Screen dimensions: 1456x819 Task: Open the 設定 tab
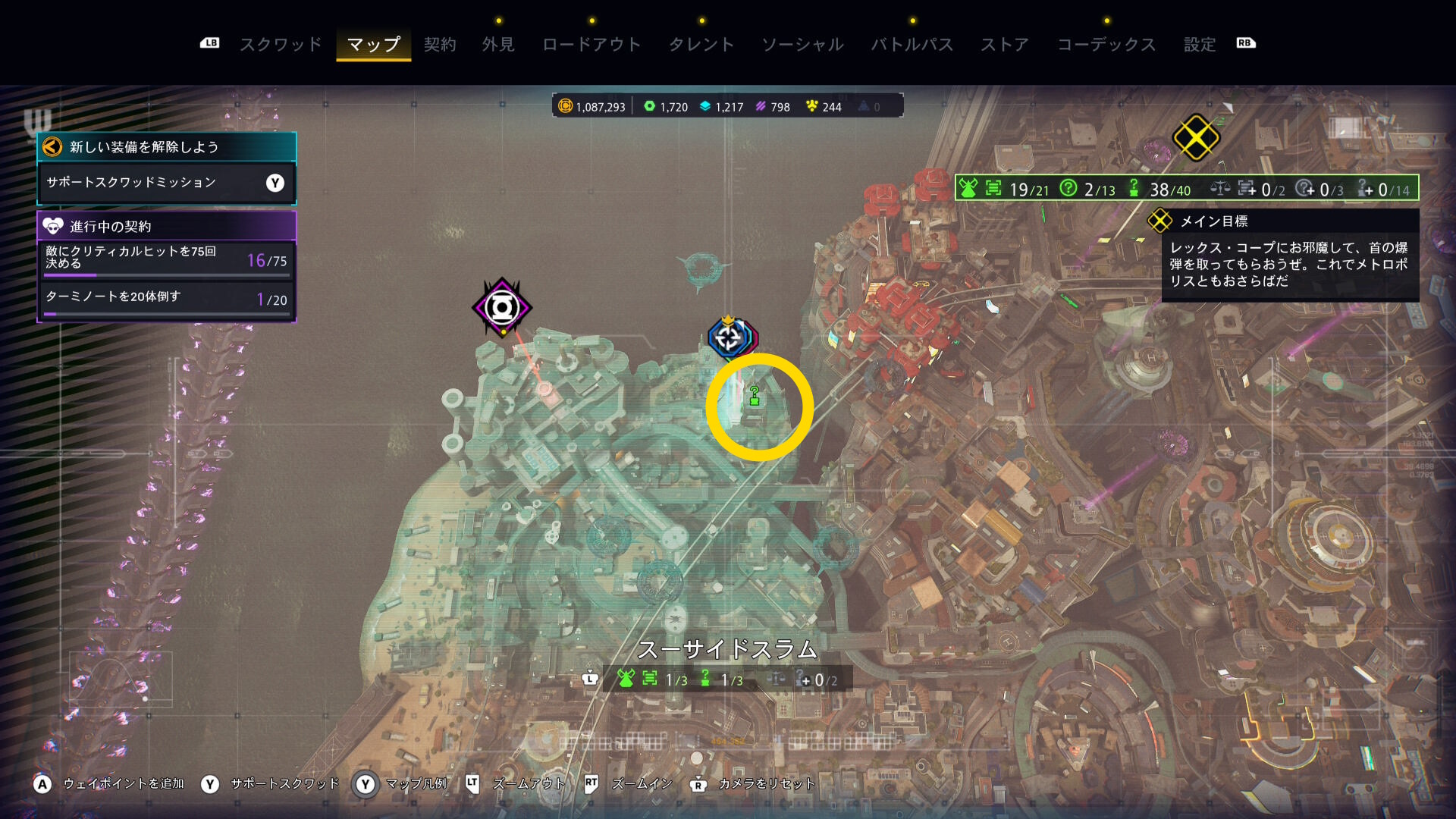pos(1200,45)
